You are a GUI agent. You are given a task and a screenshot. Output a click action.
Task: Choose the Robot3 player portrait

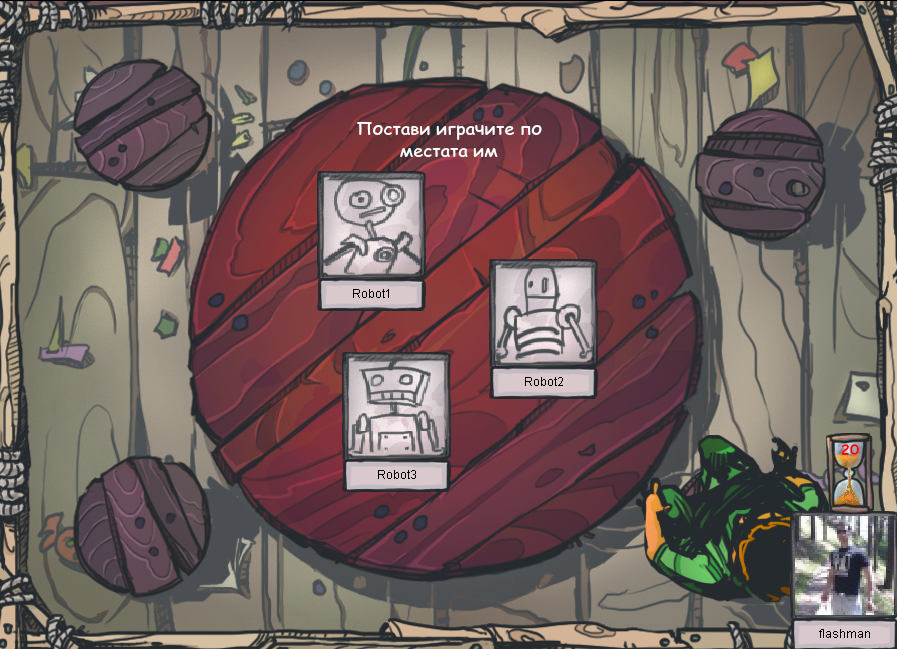click(x=396, y=406)
